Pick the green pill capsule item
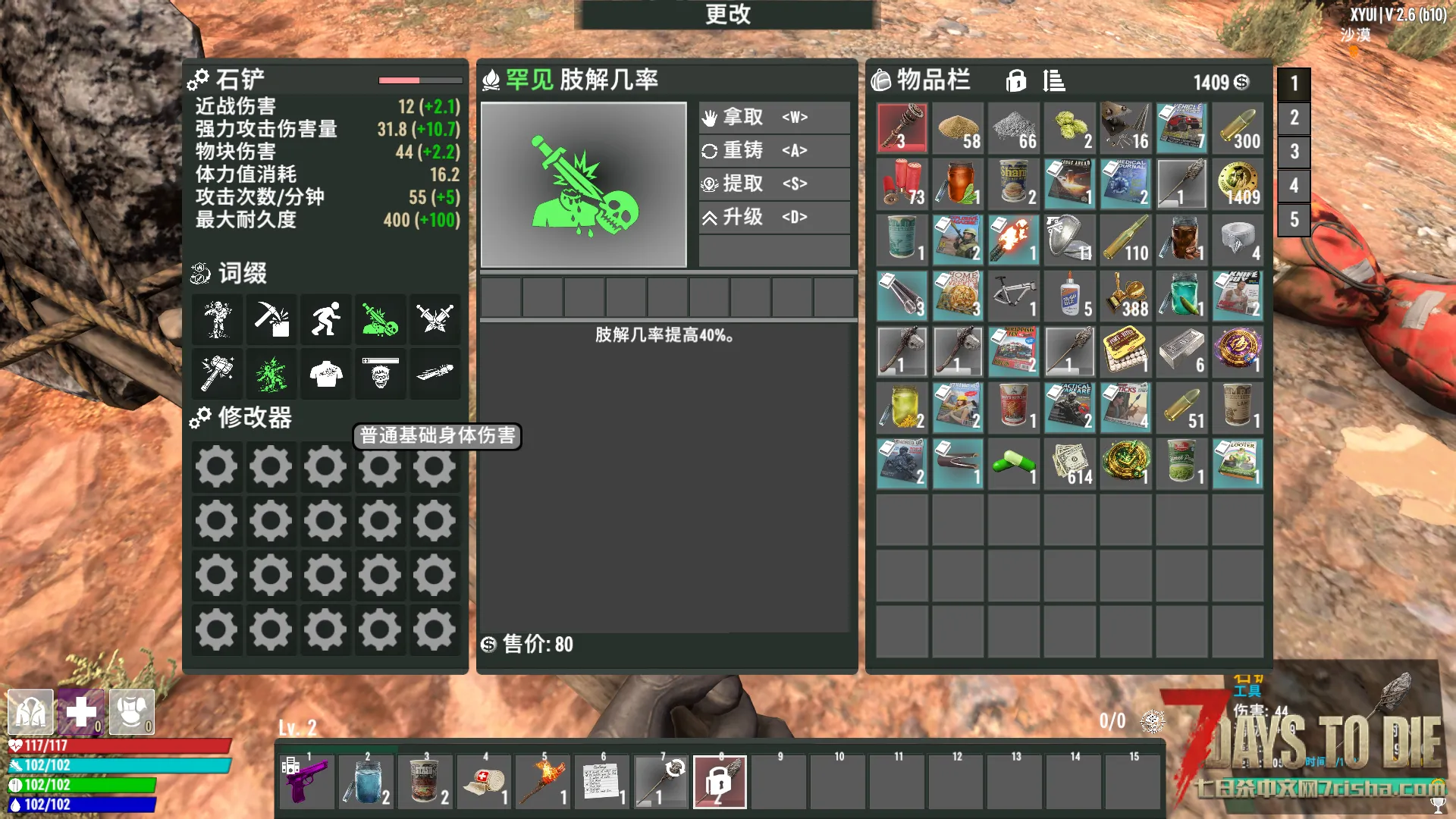Screen dimensions: 1456x819 pyautogui.click(x=1013, y=463)
